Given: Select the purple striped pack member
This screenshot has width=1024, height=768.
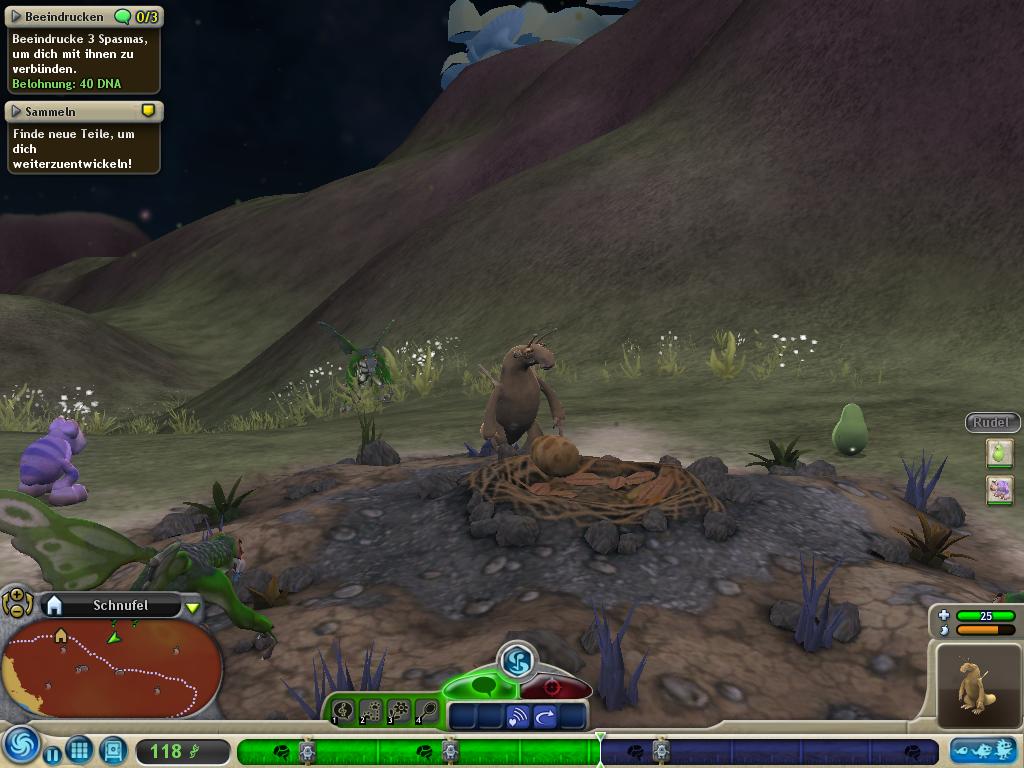Looking at the screenshot, I should pyautogui.click(x=999, y=490).
